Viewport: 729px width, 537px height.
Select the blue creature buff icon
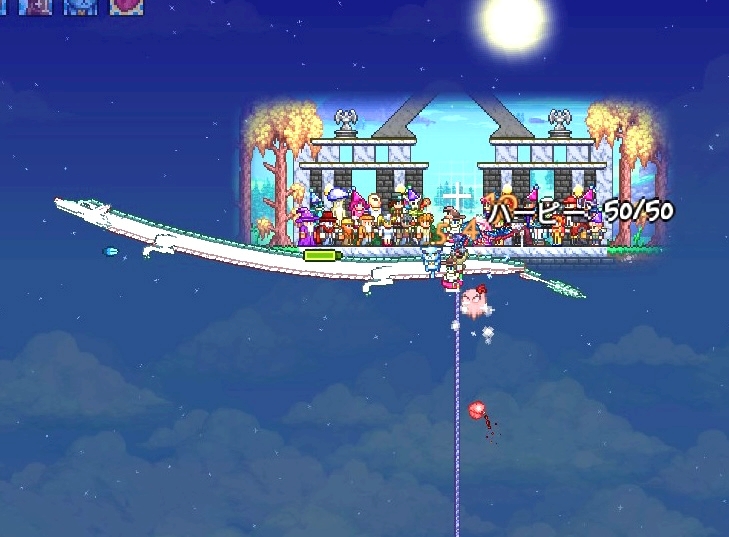pos(81,5)
